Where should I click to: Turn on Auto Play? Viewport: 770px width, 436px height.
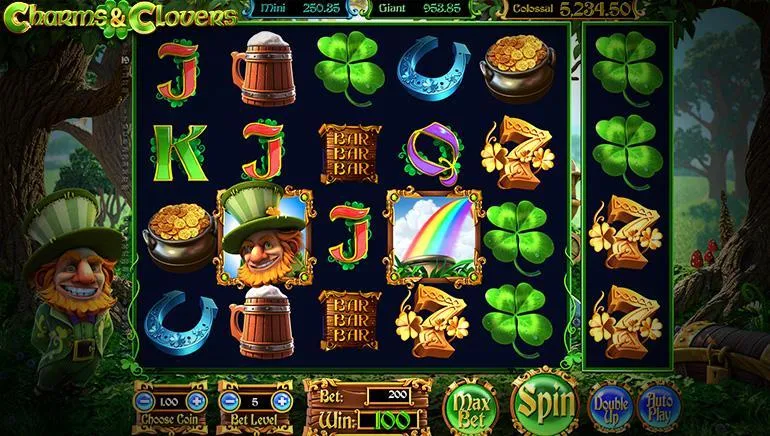click(x=659, y=404)
